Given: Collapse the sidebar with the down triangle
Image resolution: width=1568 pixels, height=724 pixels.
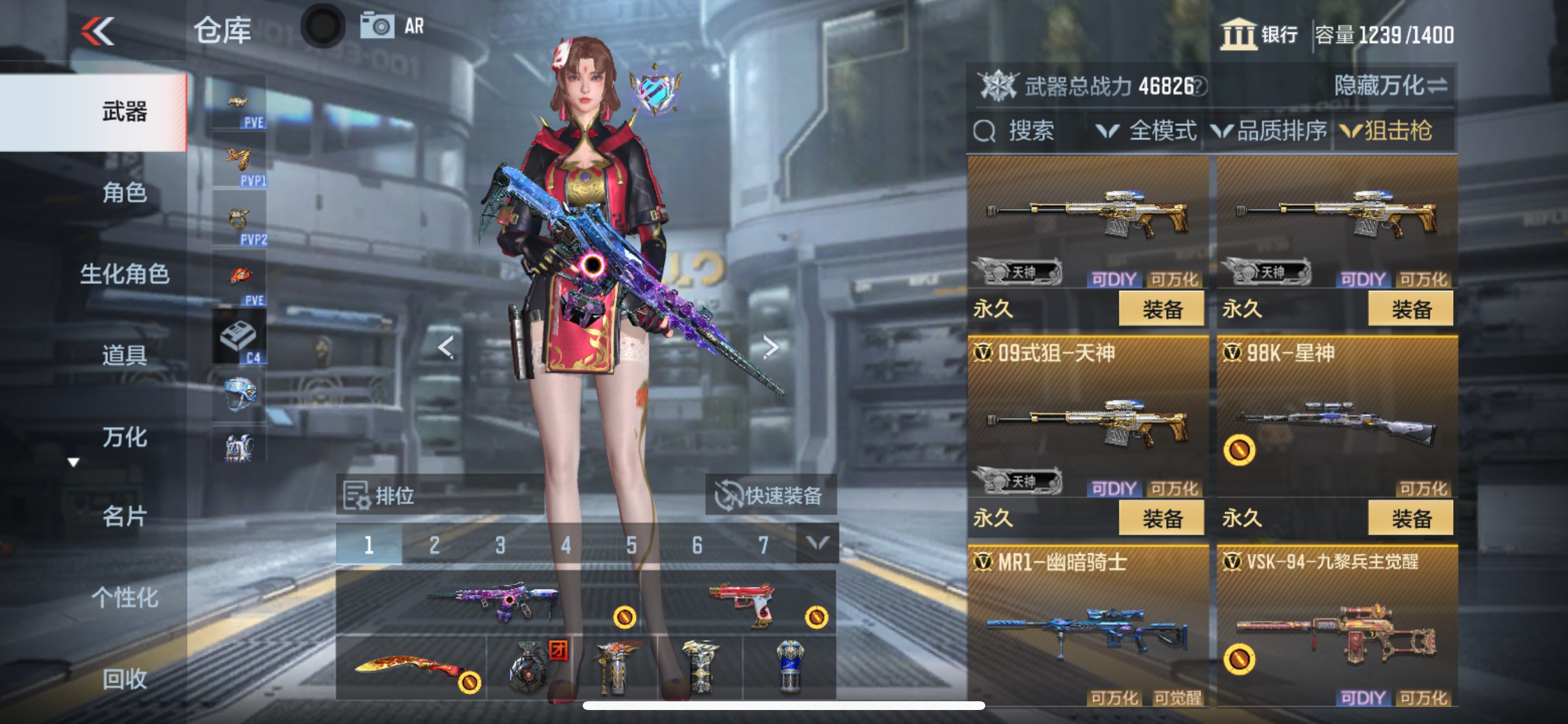Looking at the screenshot, I should (74, 463).
